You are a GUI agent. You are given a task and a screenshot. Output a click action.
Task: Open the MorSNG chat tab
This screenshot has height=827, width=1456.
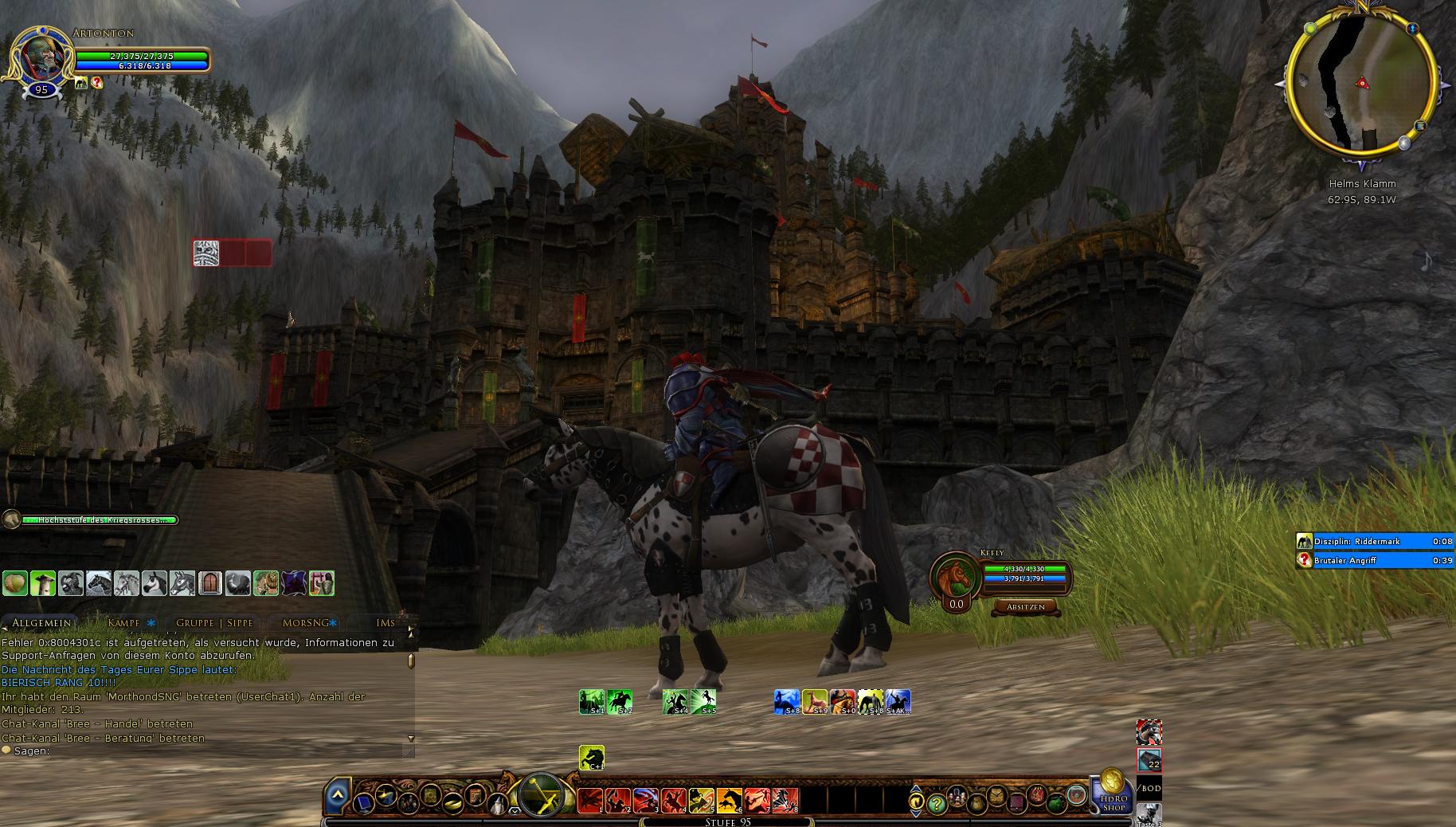[x=306, y=623]
